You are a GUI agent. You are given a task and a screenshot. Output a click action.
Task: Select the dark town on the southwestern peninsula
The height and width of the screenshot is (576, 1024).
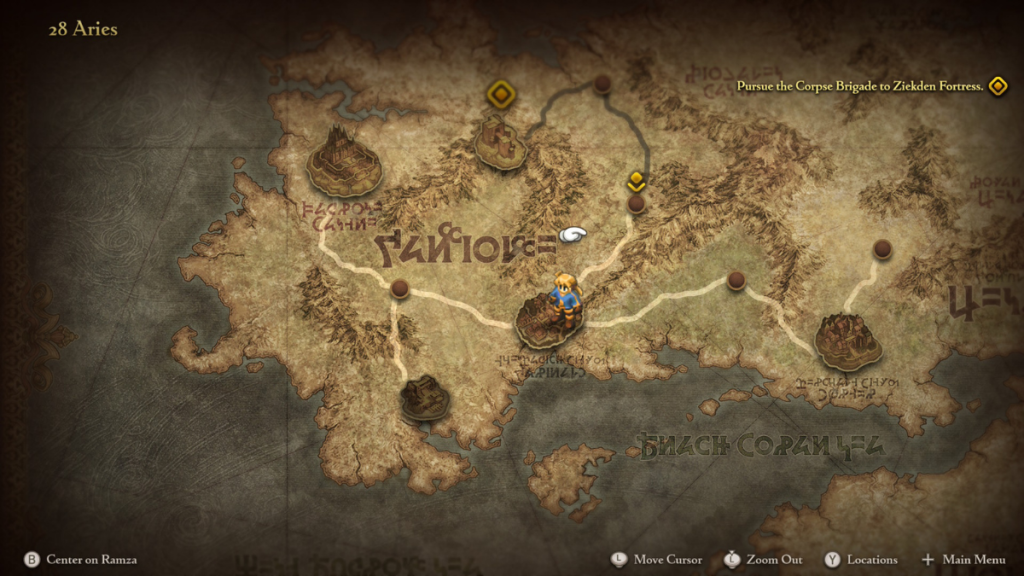pyautogui.click(x=425, y=397)
